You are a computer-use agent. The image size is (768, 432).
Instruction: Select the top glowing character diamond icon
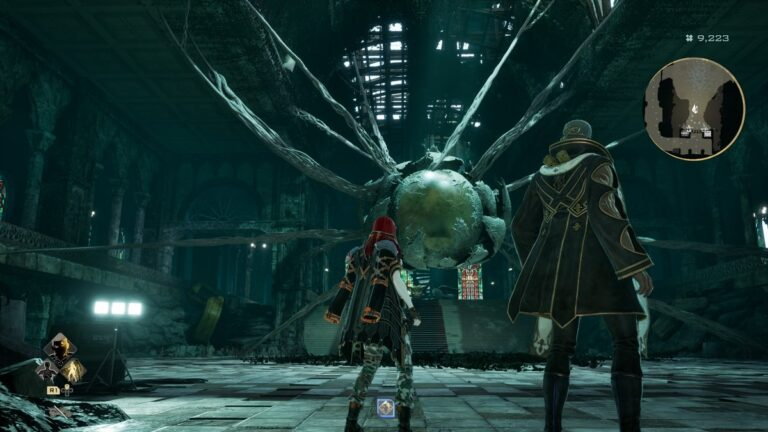(59, 349)
